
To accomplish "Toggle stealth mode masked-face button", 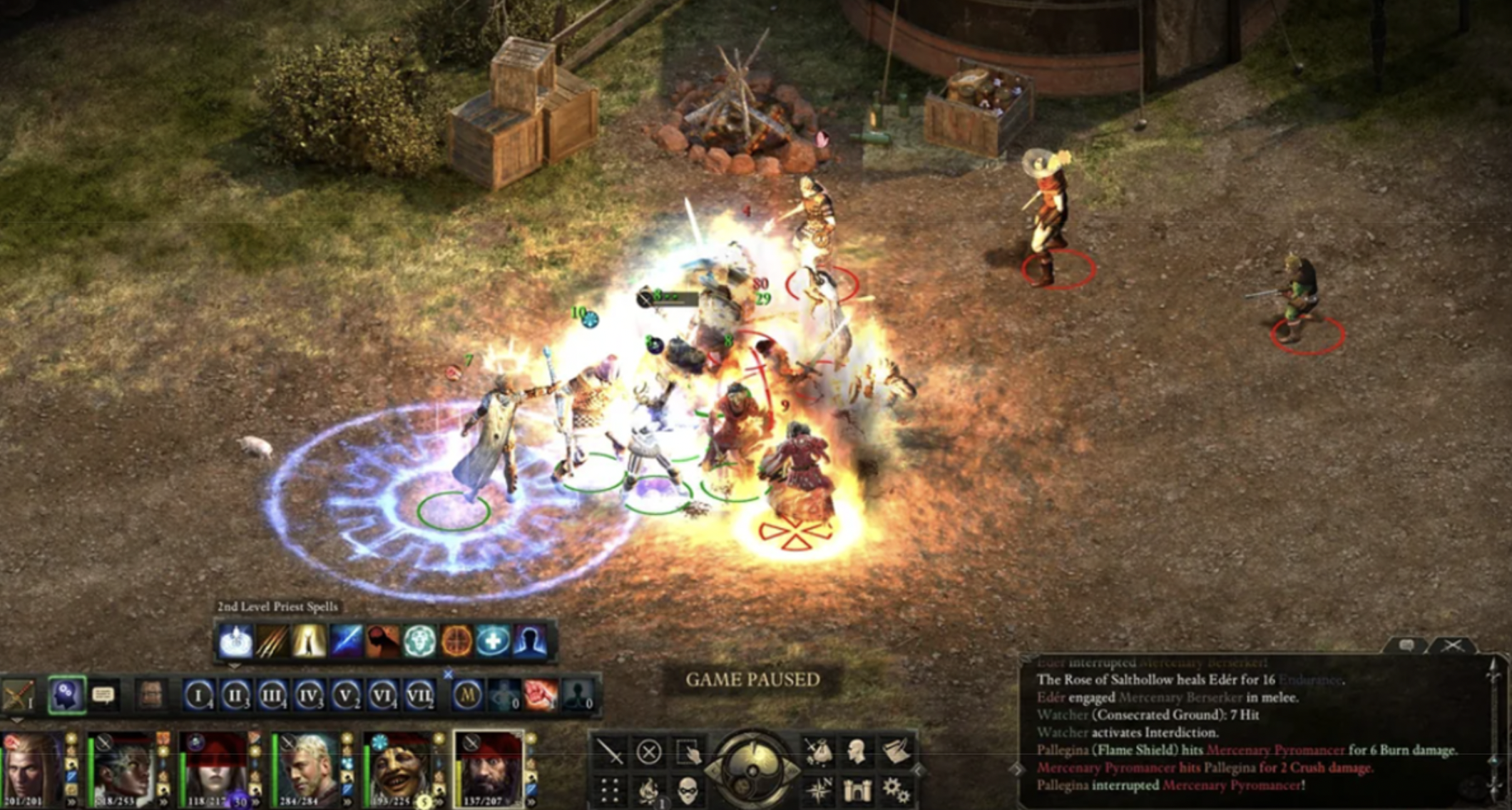I will click(x=686, y=790).
